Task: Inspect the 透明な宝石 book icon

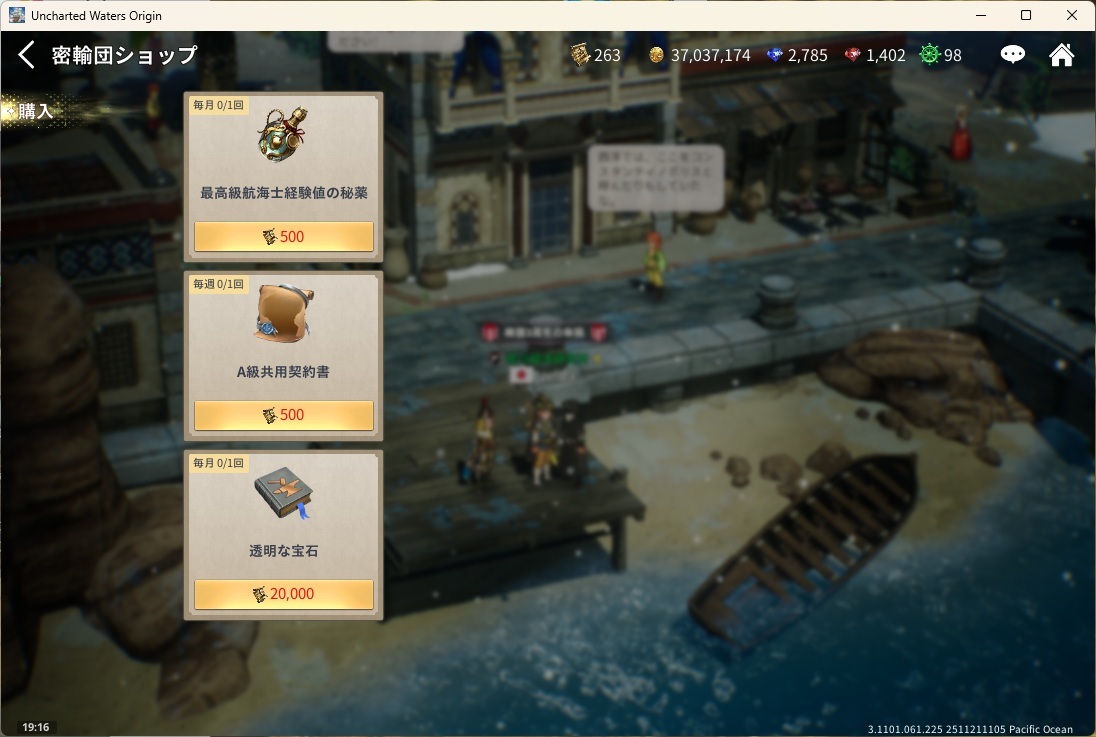Action: click(283, 494)
